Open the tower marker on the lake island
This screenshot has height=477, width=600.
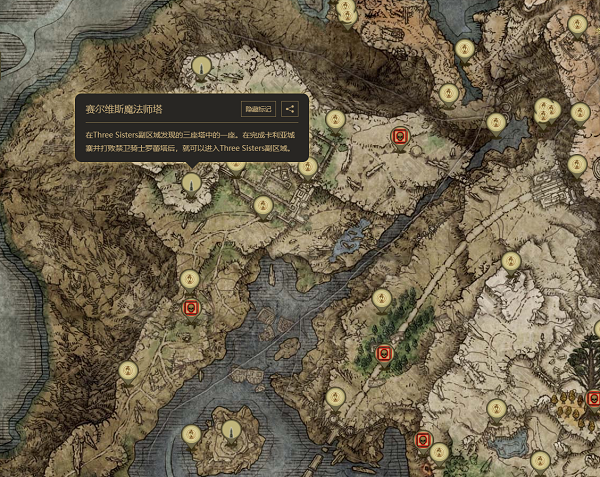click(232, 432)
